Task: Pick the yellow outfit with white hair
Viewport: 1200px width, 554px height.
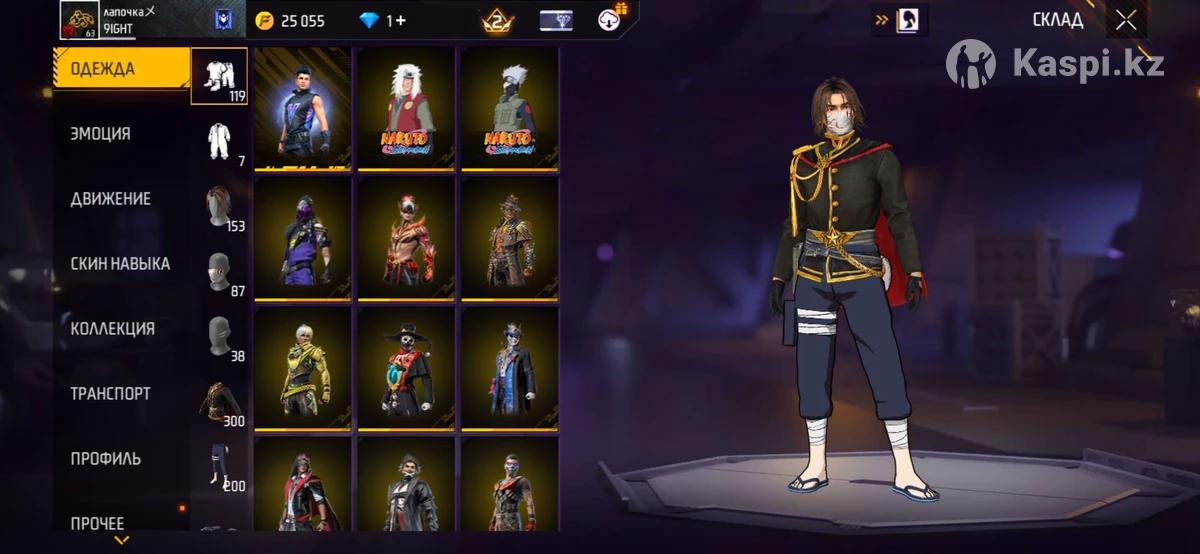Action: (302, 368)
